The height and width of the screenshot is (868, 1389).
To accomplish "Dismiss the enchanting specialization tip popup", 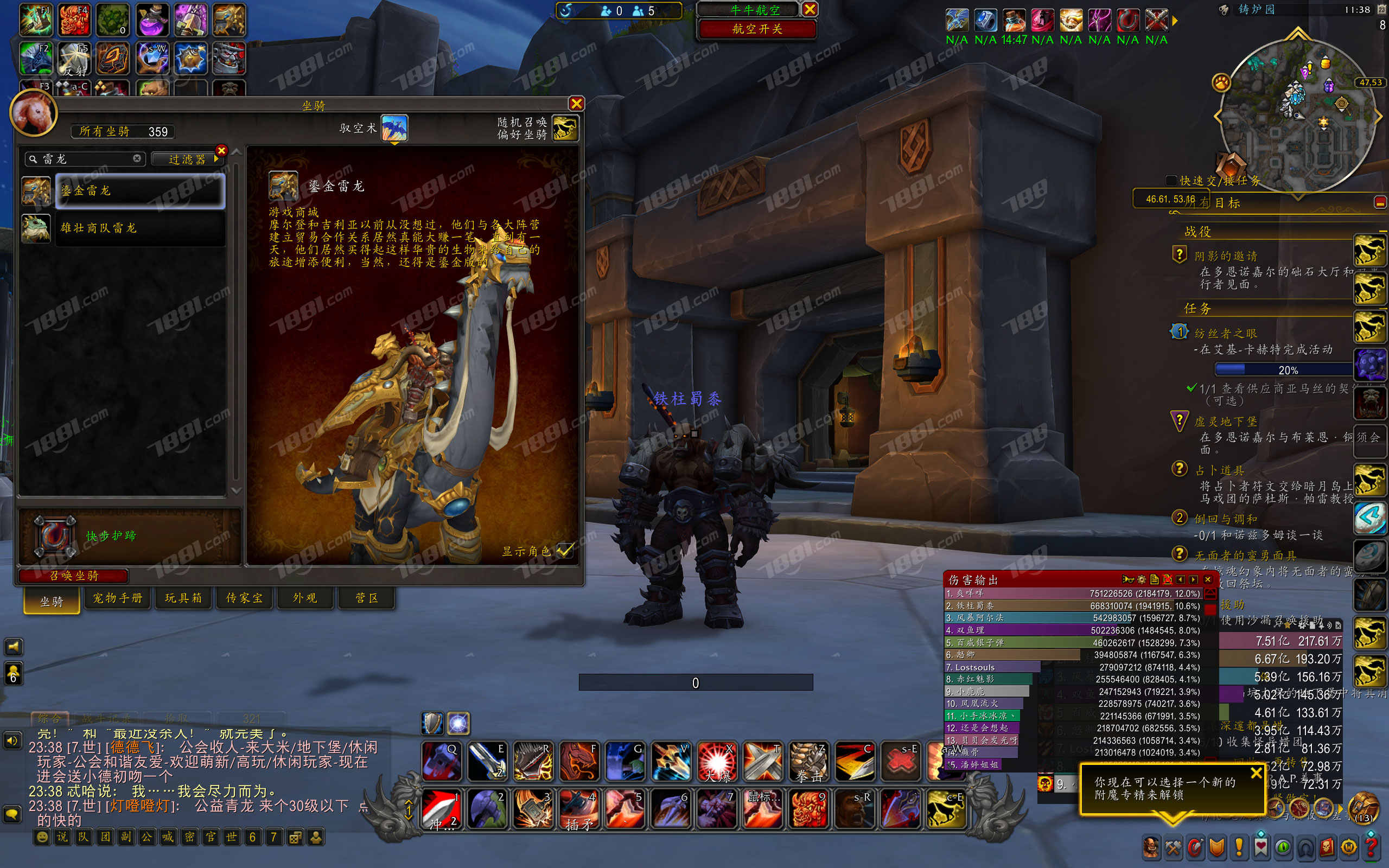I will (1257, 773).
